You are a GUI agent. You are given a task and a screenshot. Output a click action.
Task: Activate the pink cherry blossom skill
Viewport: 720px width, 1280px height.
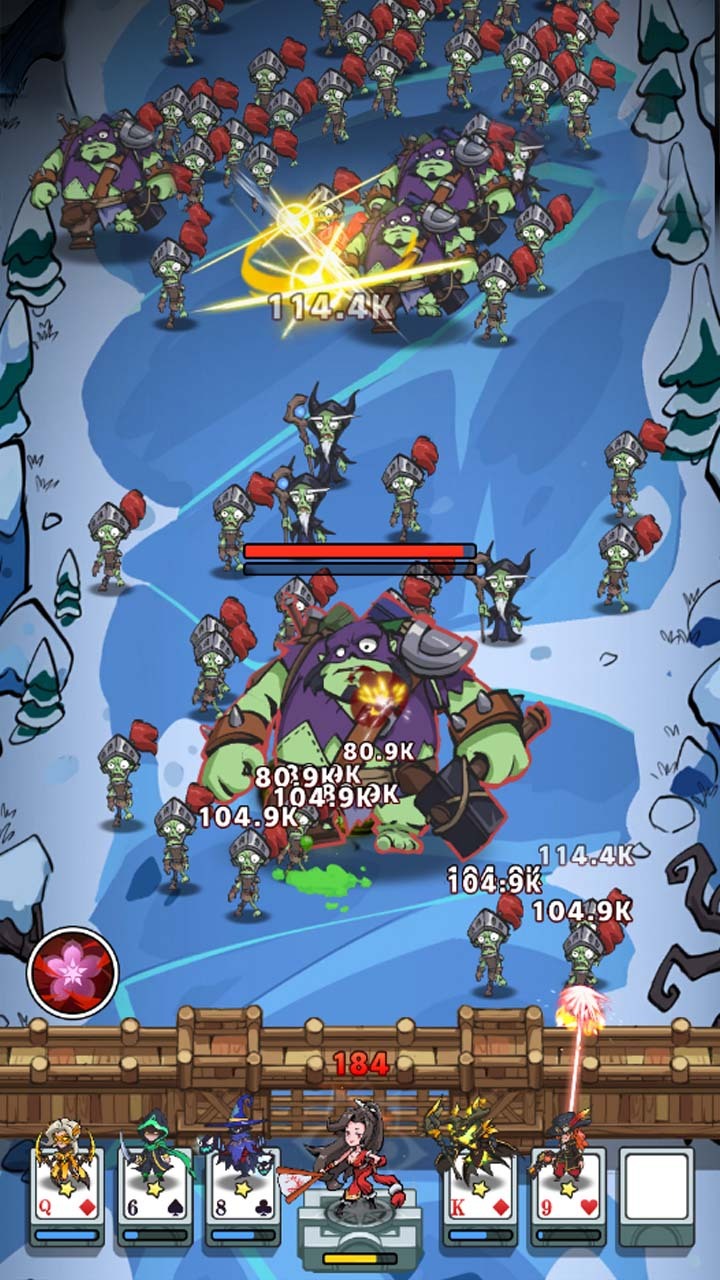tap(73, 972)
